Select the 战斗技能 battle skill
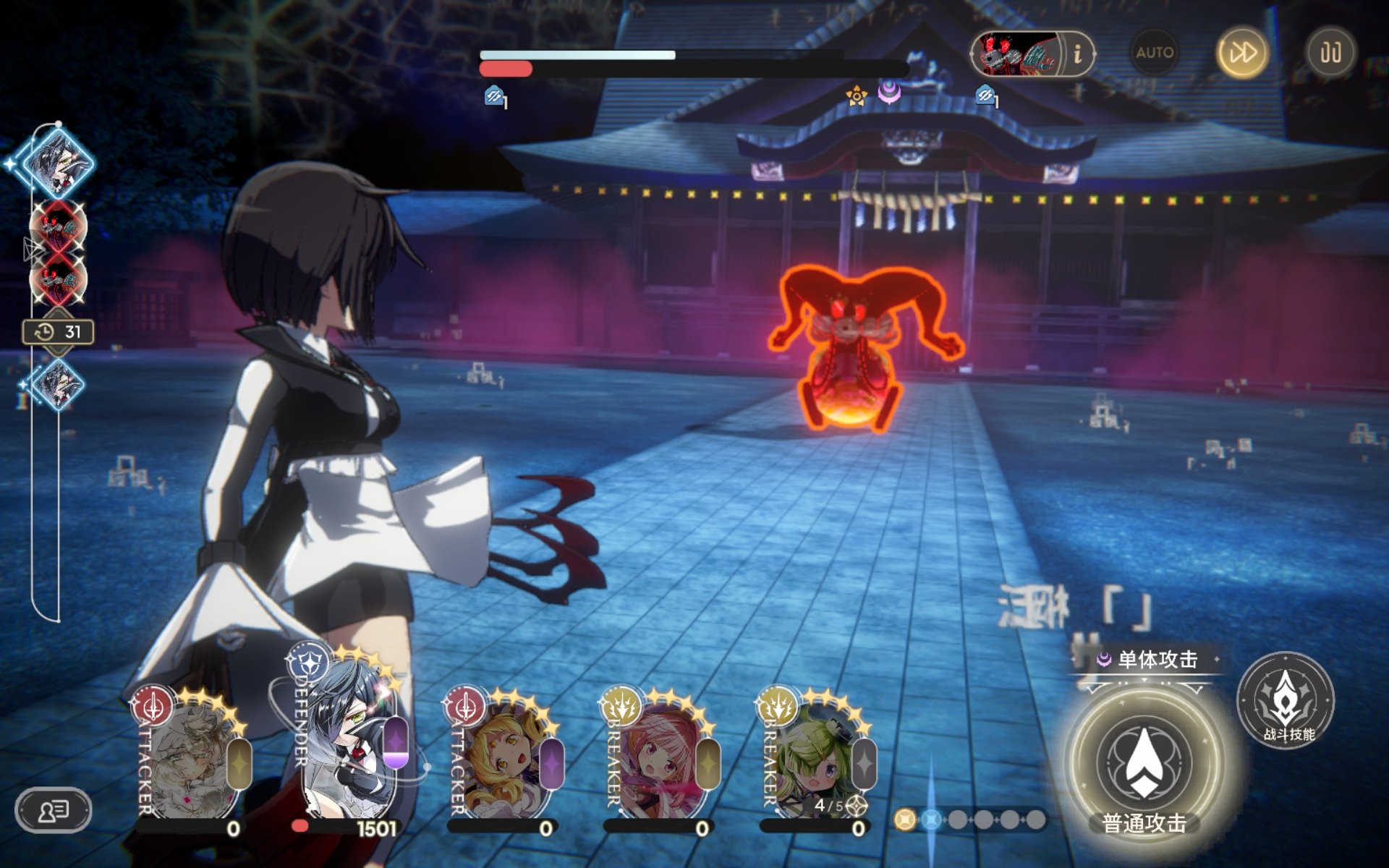1389x868 pixels. pyautogui.click(x=1286, y=700)
